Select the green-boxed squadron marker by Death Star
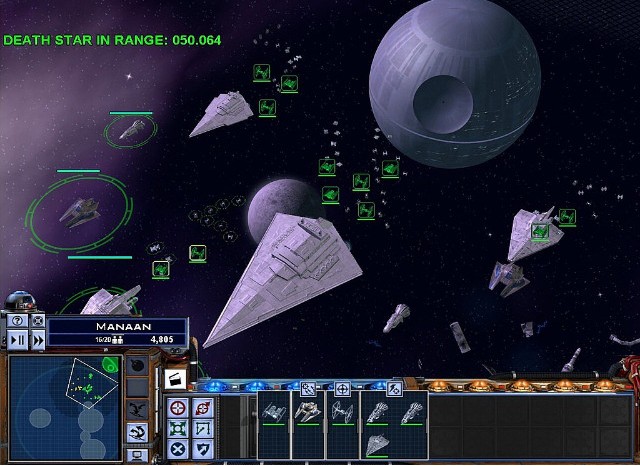The width and height of the screenshot is (640, 466). pyautogui.click(x=389, y=169)
